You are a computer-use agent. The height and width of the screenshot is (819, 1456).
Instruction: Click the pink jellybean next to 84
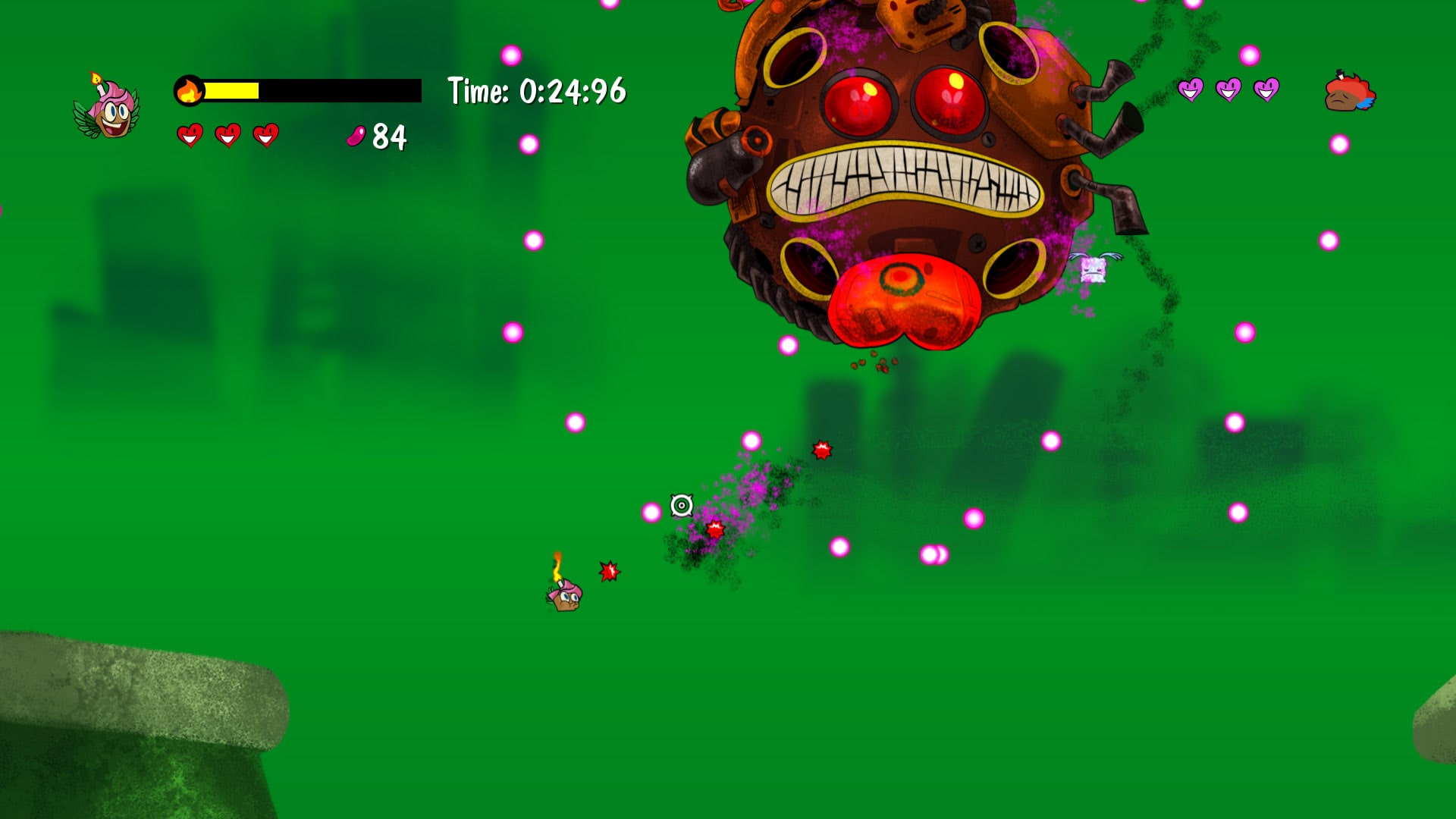(356, 137)
